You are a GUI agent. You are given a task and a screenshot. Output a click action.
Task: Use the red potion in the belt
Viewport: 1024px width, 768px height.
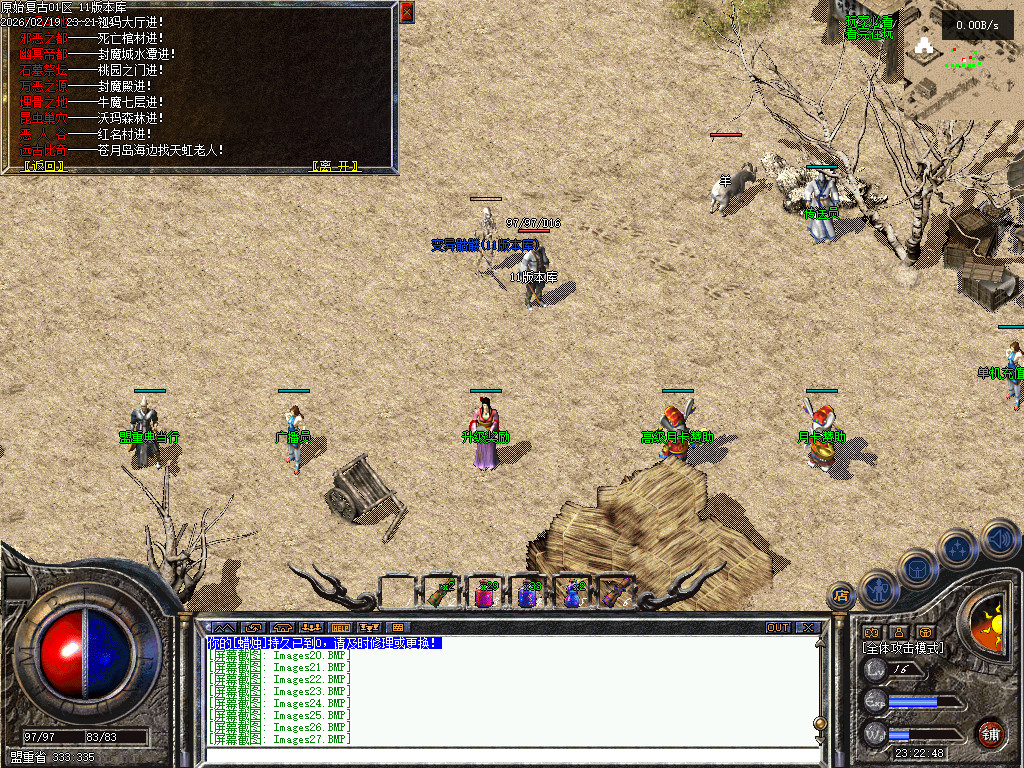[484, 595]
